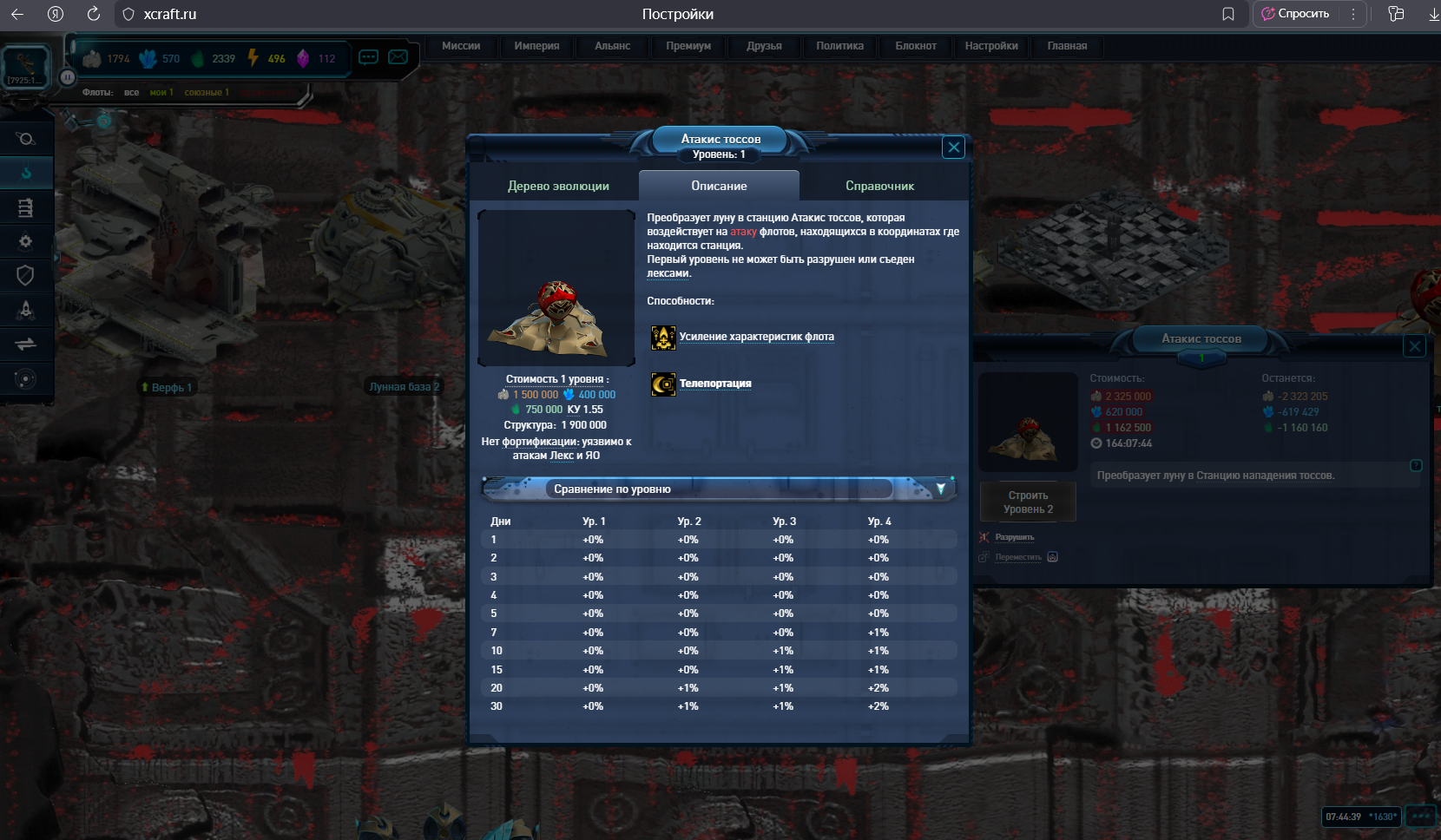Open the Премиум menu
The image size is (1441, 840).
coord(688,46)
